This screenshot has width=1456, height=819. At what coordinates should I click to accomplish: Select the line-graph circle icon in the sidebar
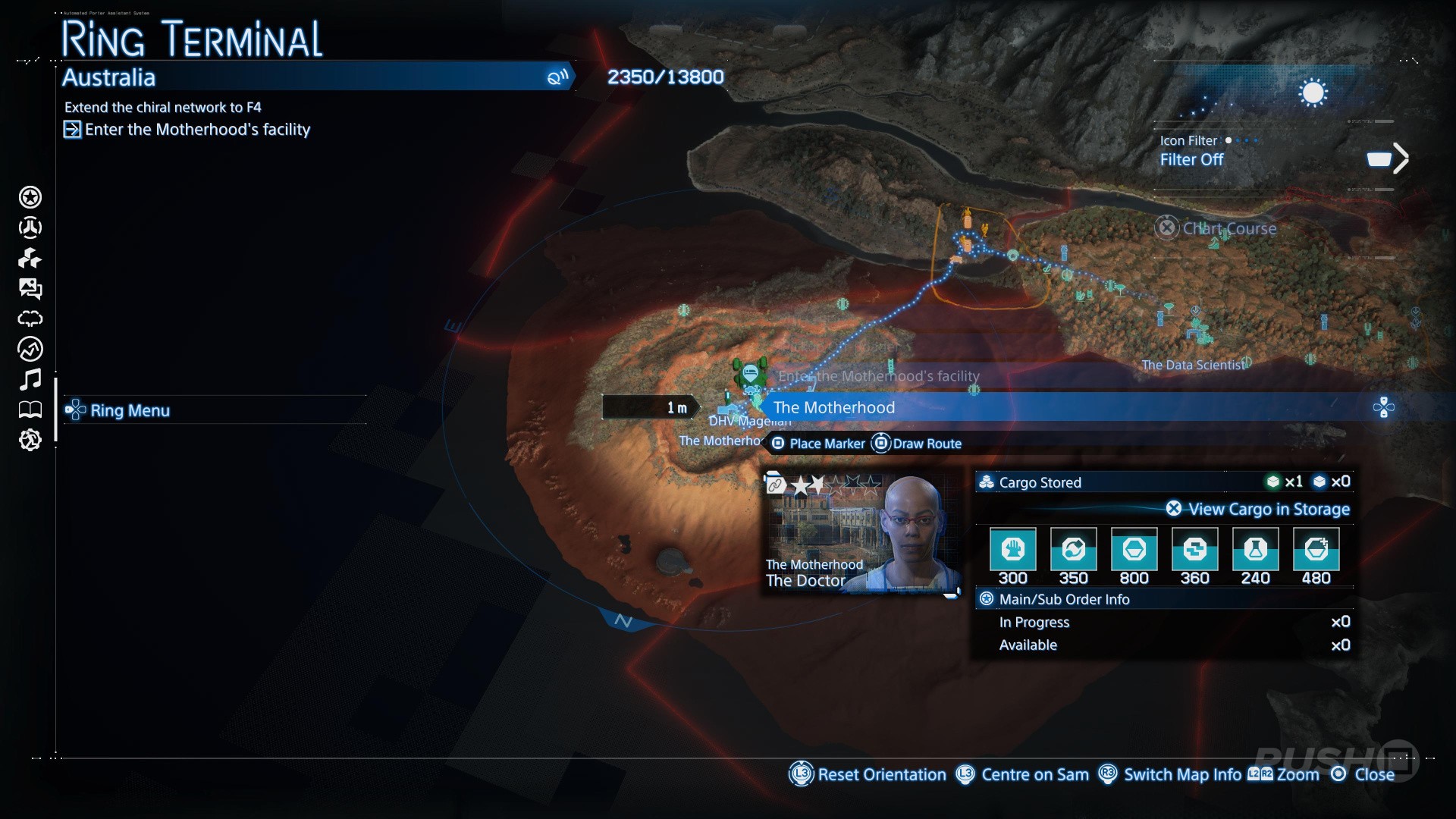(30, 349)
